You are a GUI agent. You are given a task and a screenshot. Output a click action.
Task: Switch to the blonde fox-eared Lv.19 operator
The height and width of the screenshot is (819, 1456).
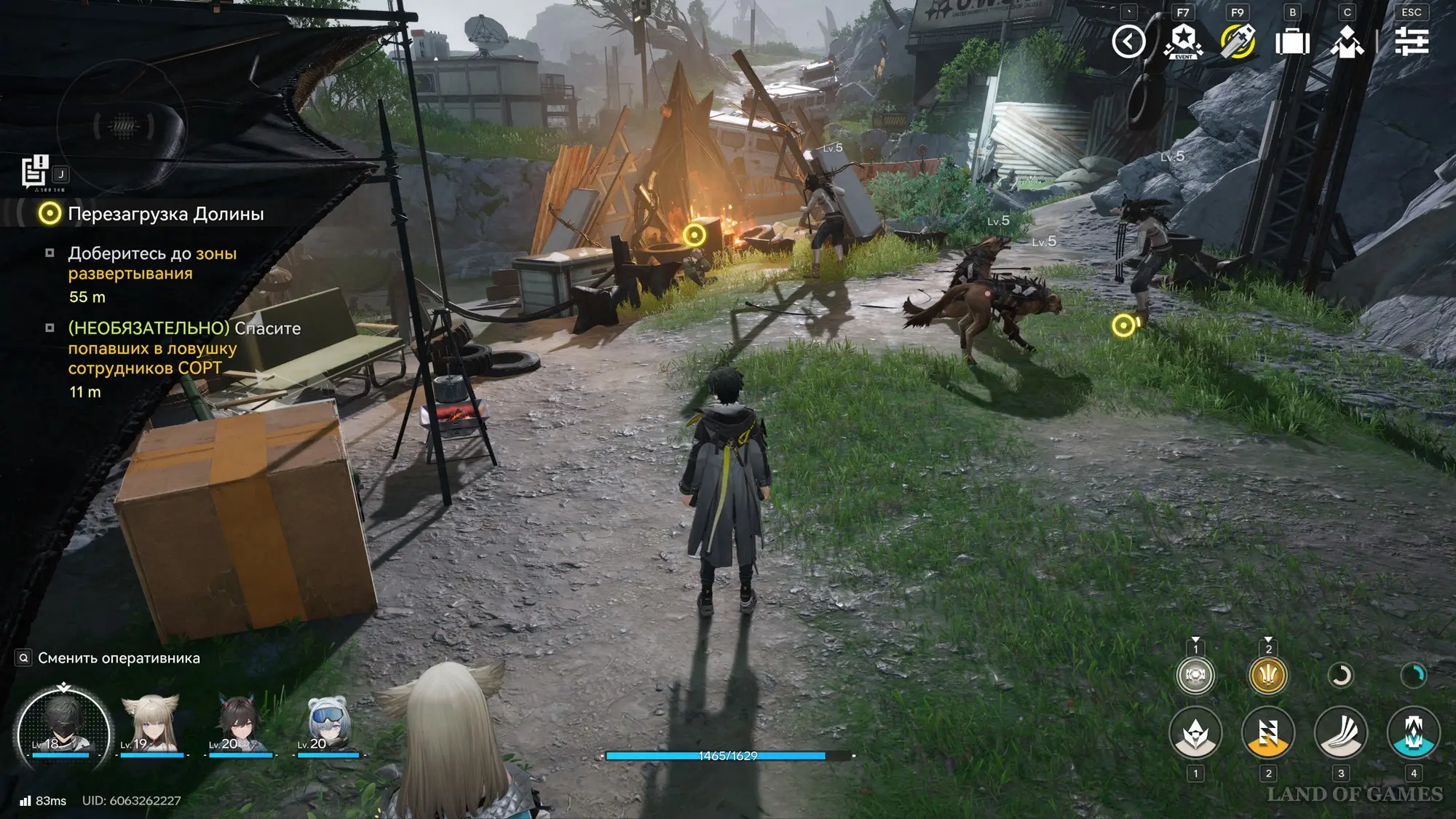(x=151, y=726)
